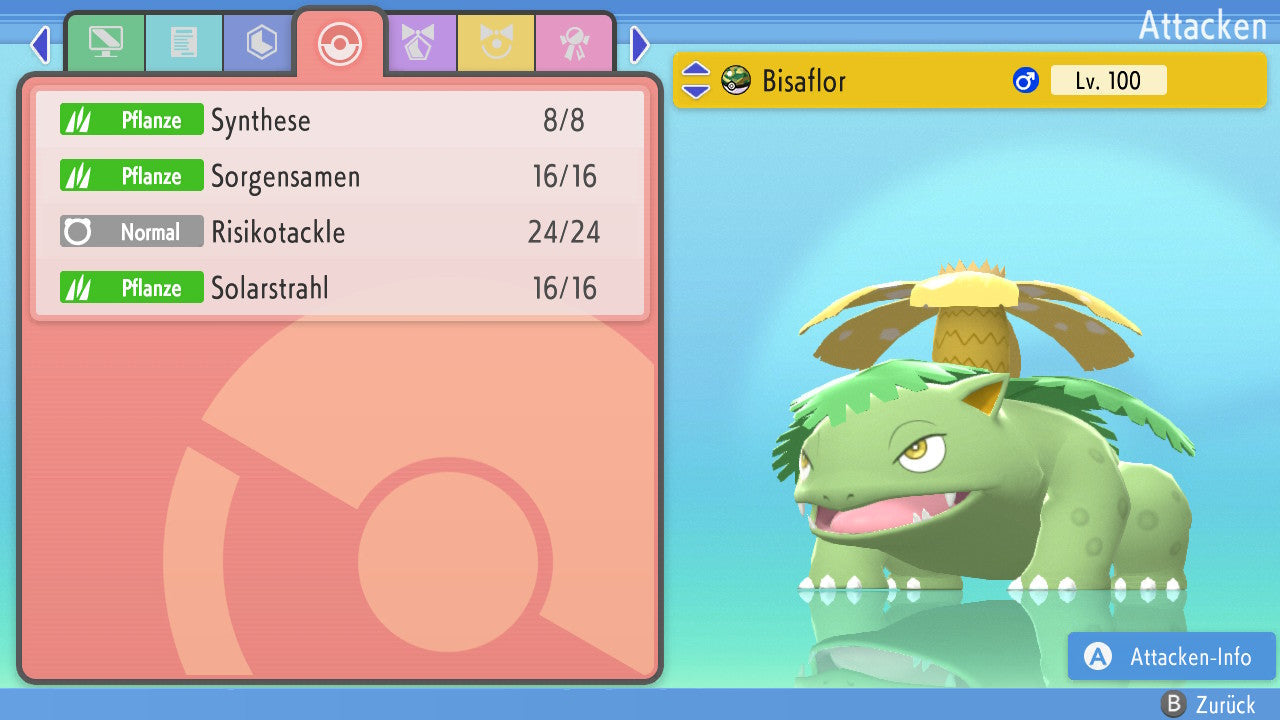
Task: Go back with the Zurück button
Action: [x=1208, y=705]
